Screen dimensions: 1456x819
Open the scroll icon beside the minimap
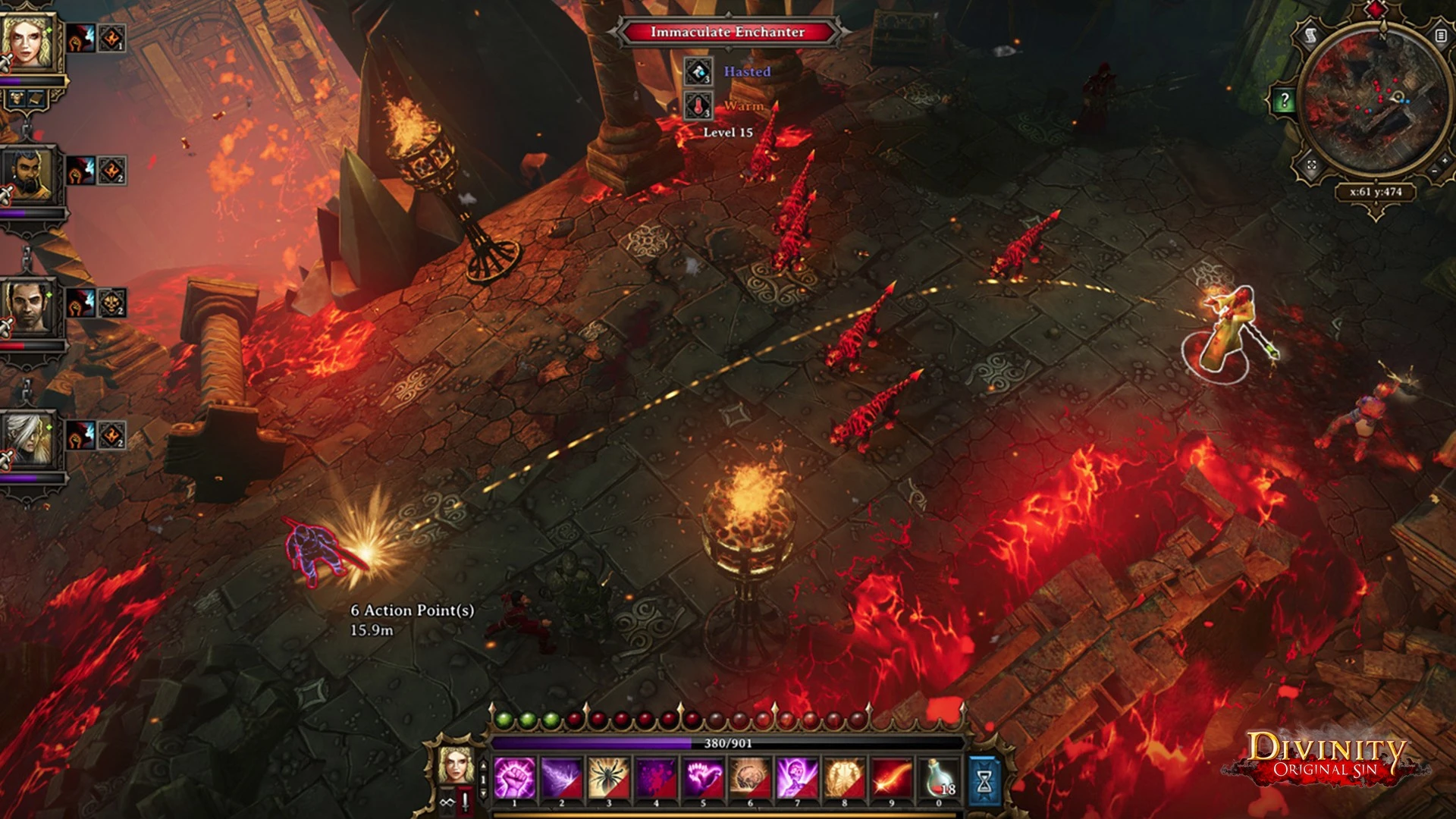point(1310,35)
